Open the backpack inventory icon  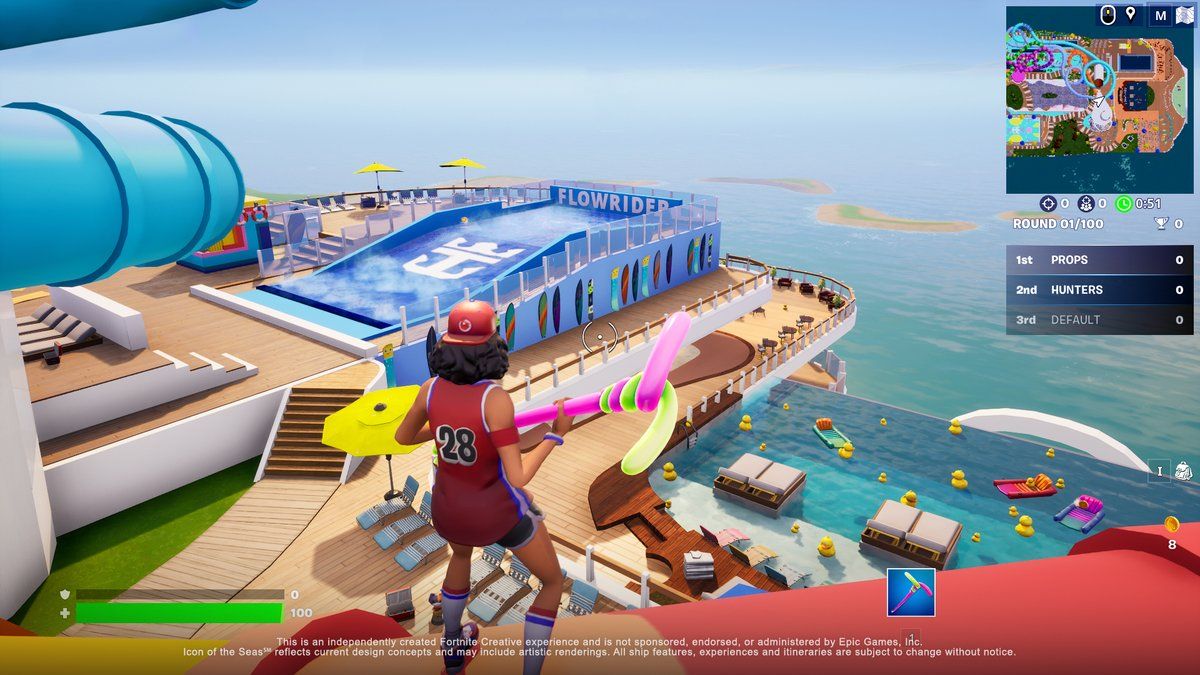point(1182,470)
